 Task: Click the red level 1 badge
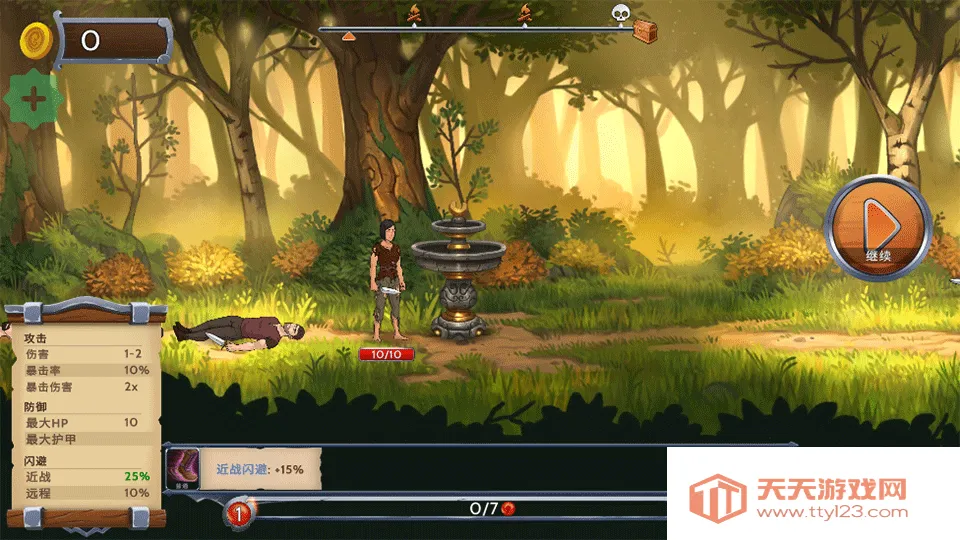240,513
